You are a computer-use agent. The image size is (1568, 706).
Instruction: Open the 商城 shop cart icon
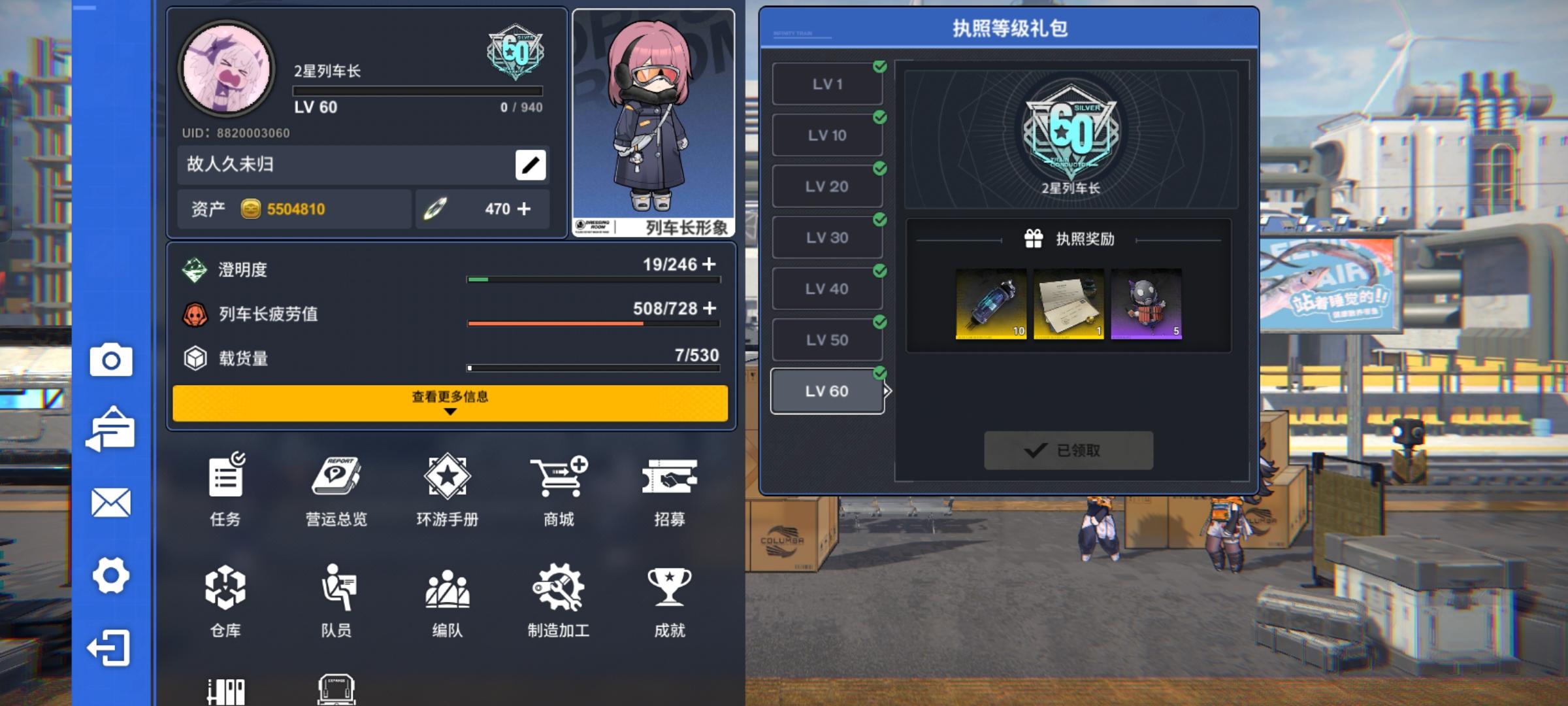coord(557,477)
